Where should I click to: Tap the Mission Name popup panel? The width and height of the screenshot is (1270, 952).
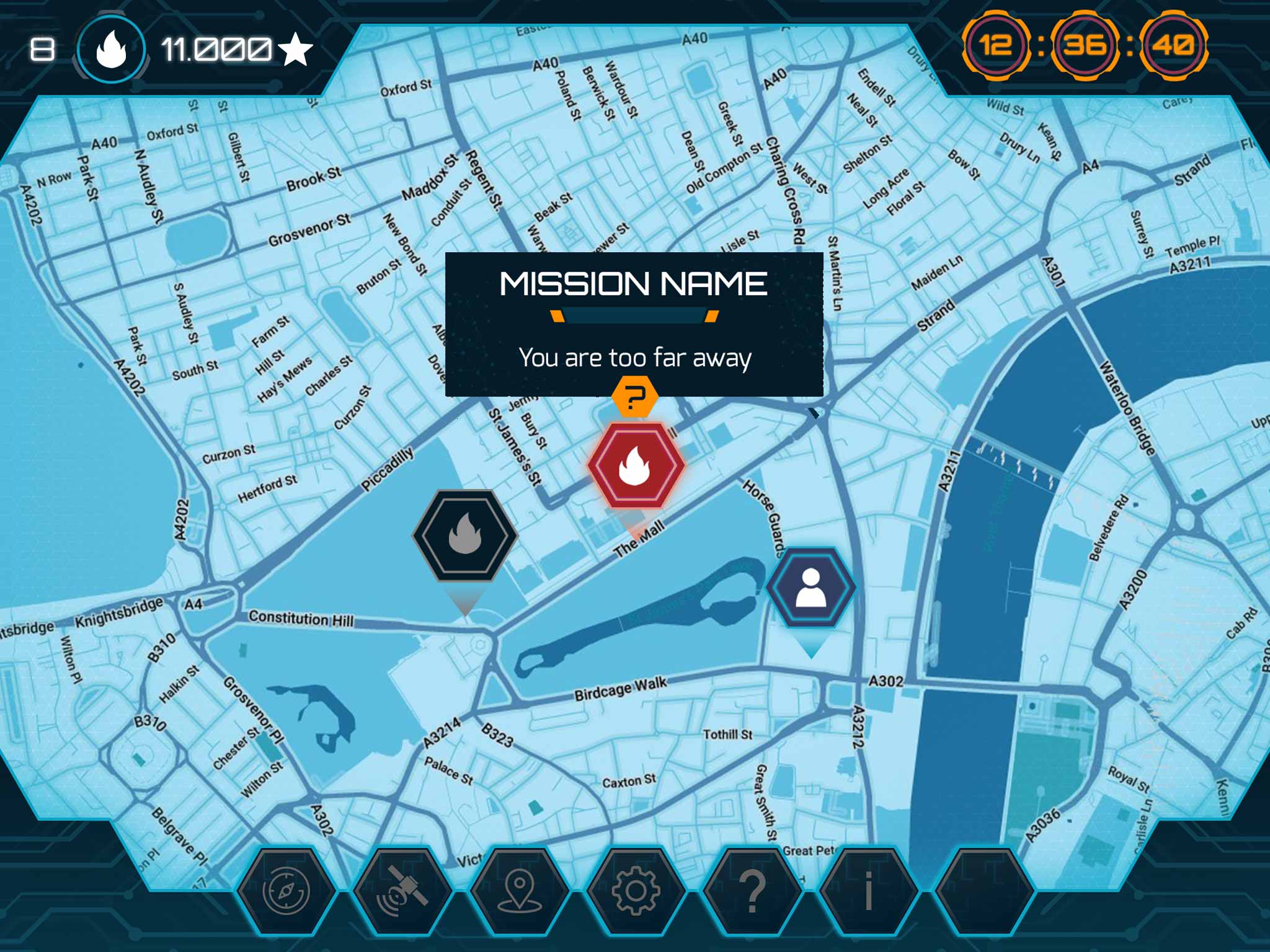pyautogui.click(x=634, y=322)
